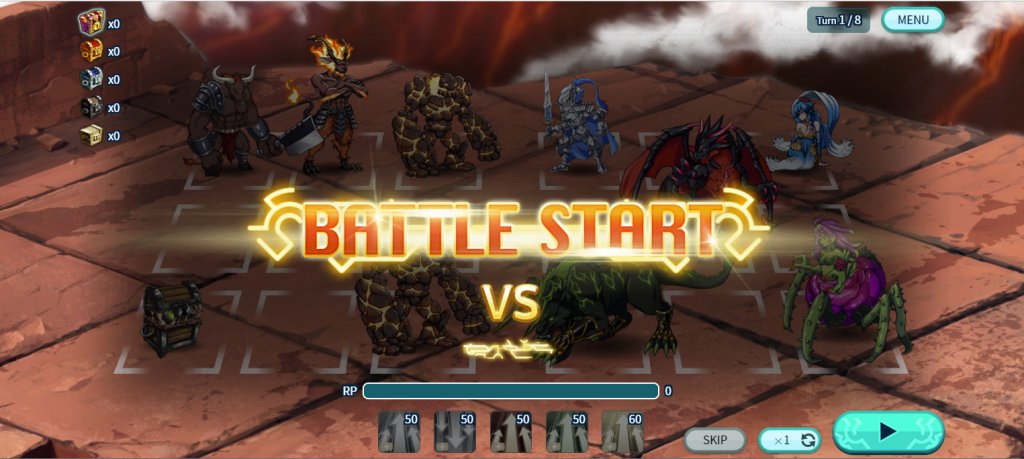The height and width of the screenshot is (459, 1024).
Task: Skip the battle with the SKIP button
Action: tap(714, 439)
